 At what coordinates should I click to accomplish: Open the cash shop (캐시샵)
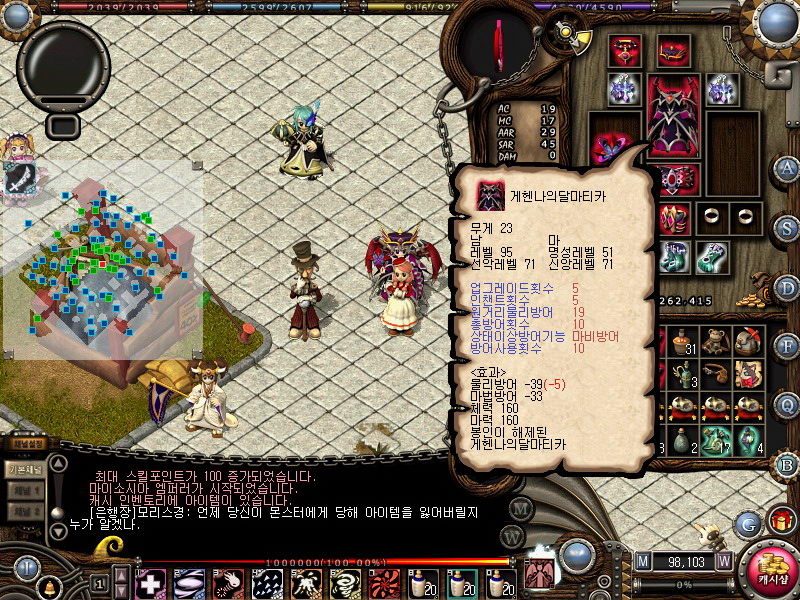(770, 566)
